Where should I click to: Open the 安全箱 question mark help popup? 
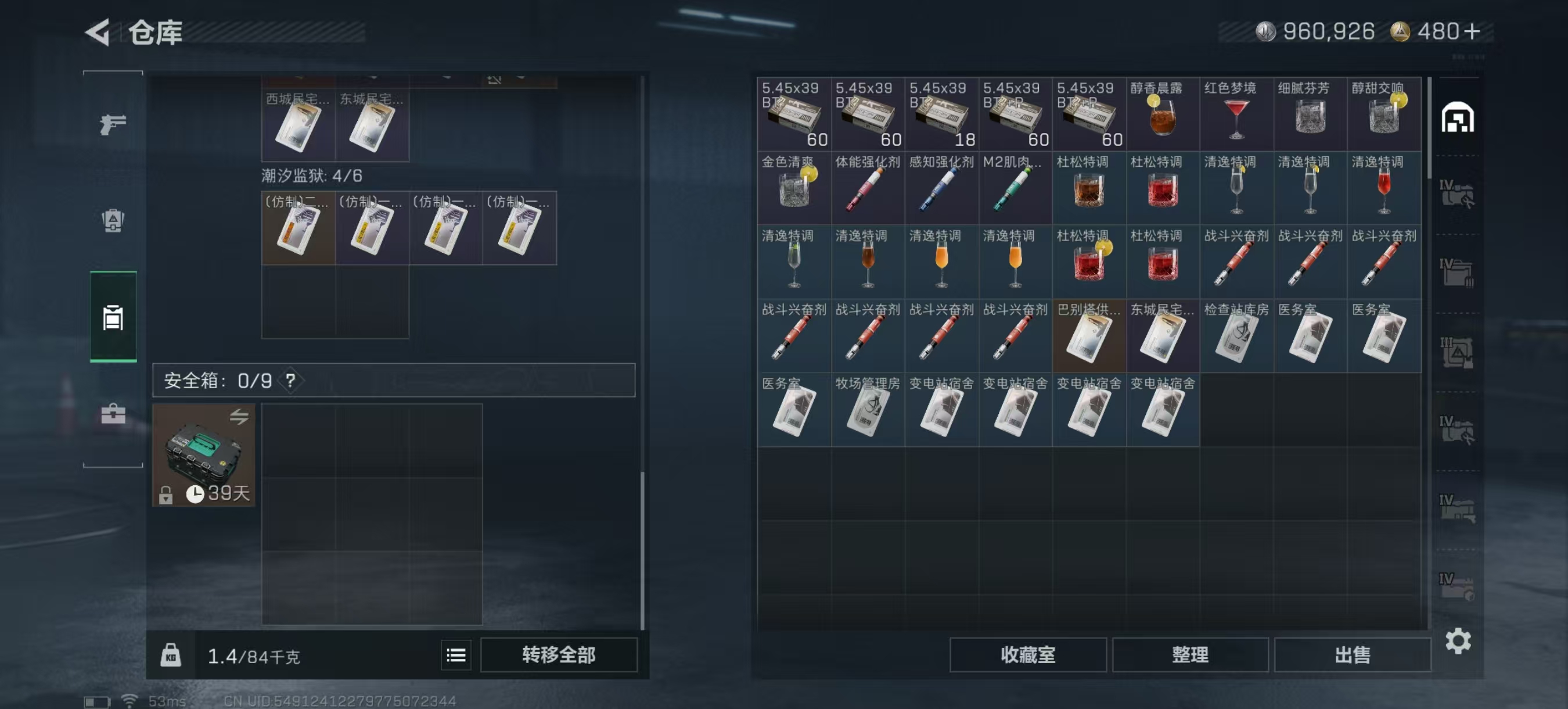point(290,381)
